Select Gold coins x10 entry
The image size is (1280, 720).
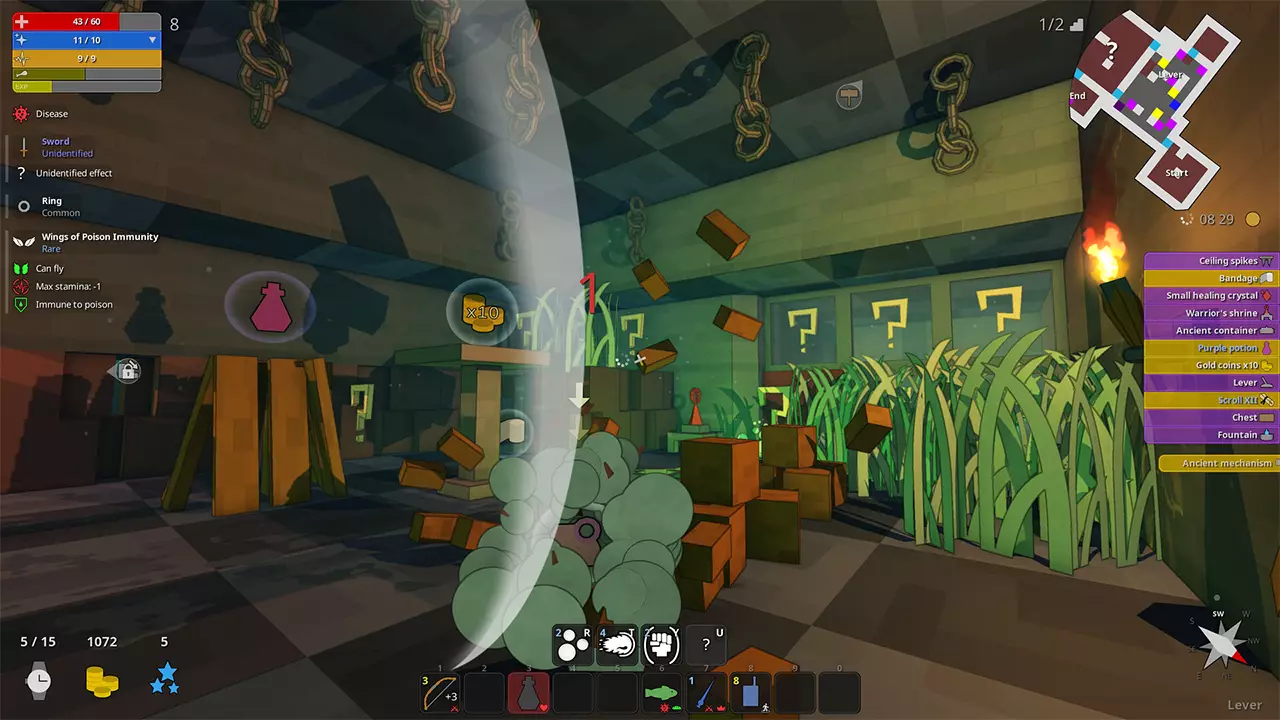(1212, 365)
